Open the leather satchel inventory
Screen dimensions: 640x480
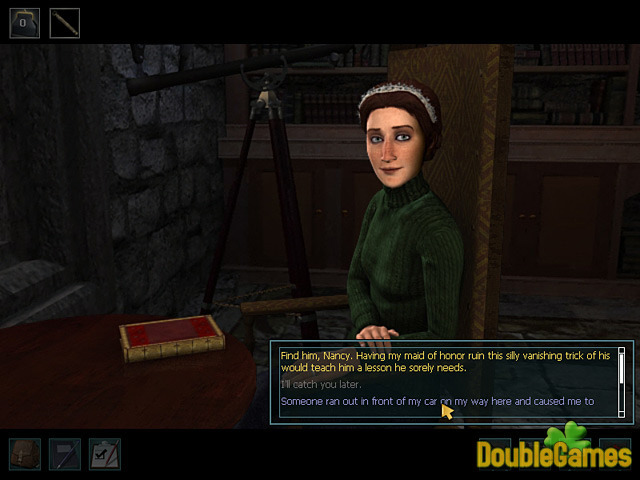[24, 453]
